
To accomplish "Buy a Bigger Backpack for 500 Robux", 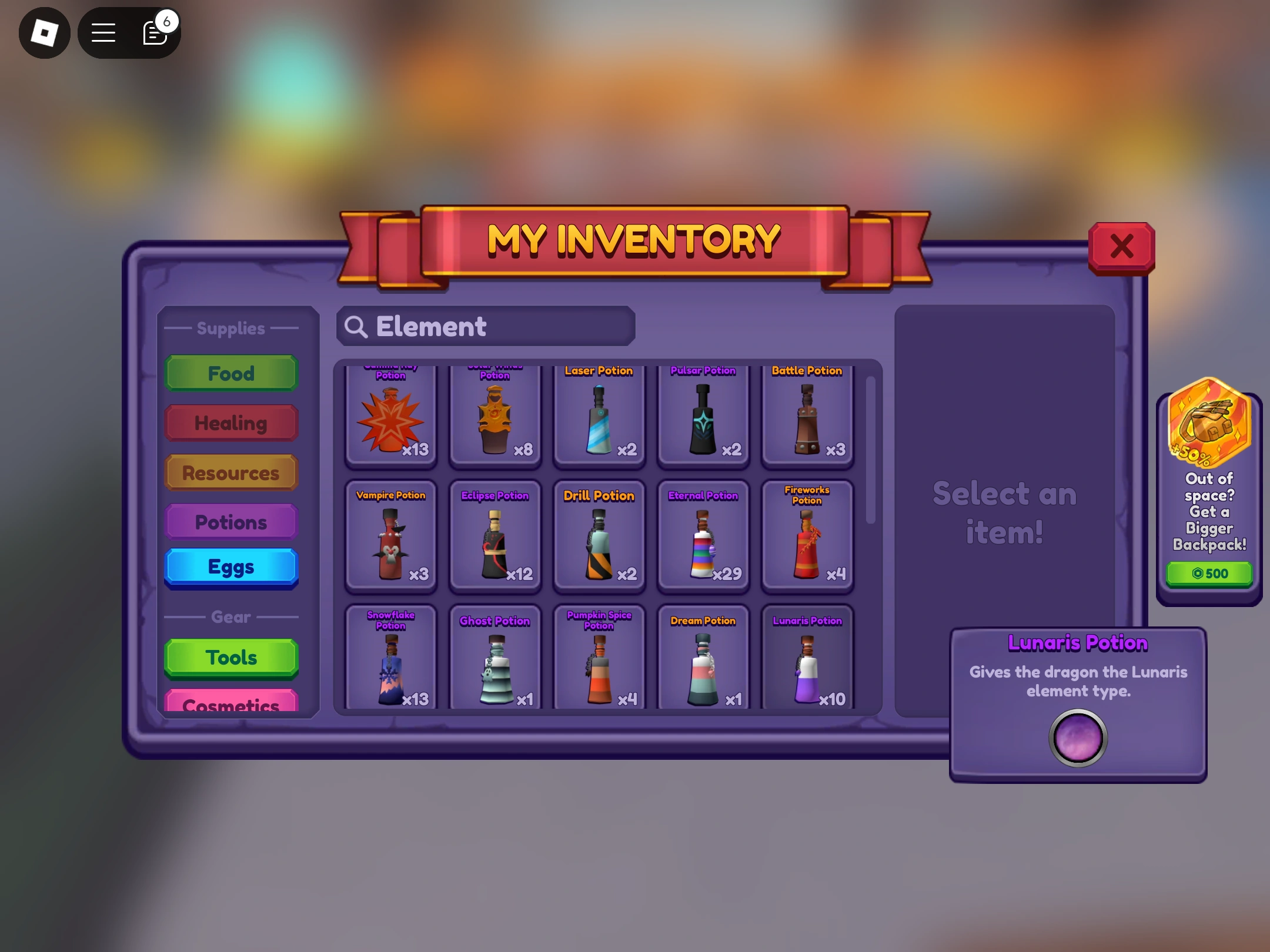I will coord(1209,573).
